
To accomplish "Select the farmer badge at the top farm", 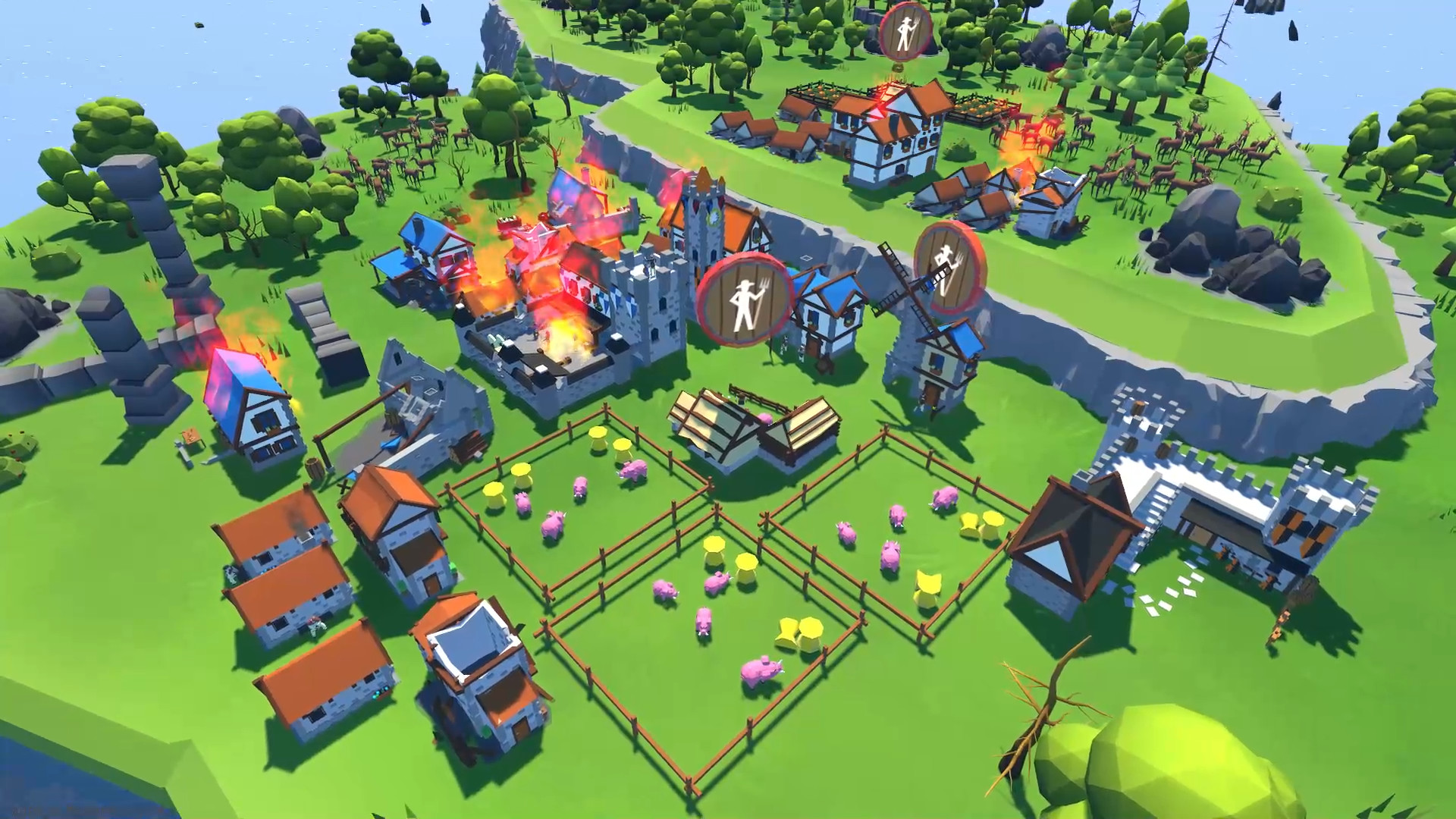I will tap(903, 32).
